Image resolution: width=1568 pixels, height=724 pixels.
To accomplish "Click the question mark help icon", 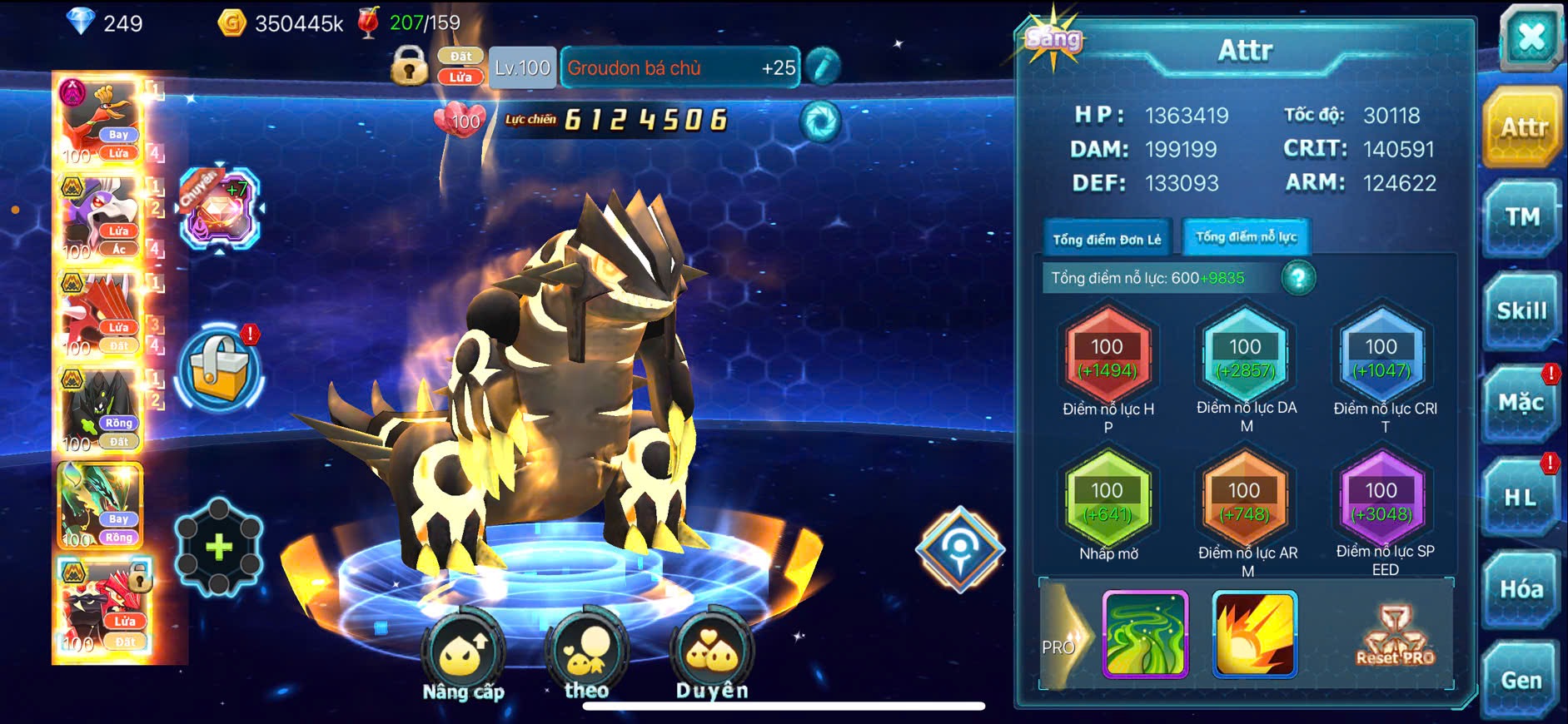I will 1298,278.
